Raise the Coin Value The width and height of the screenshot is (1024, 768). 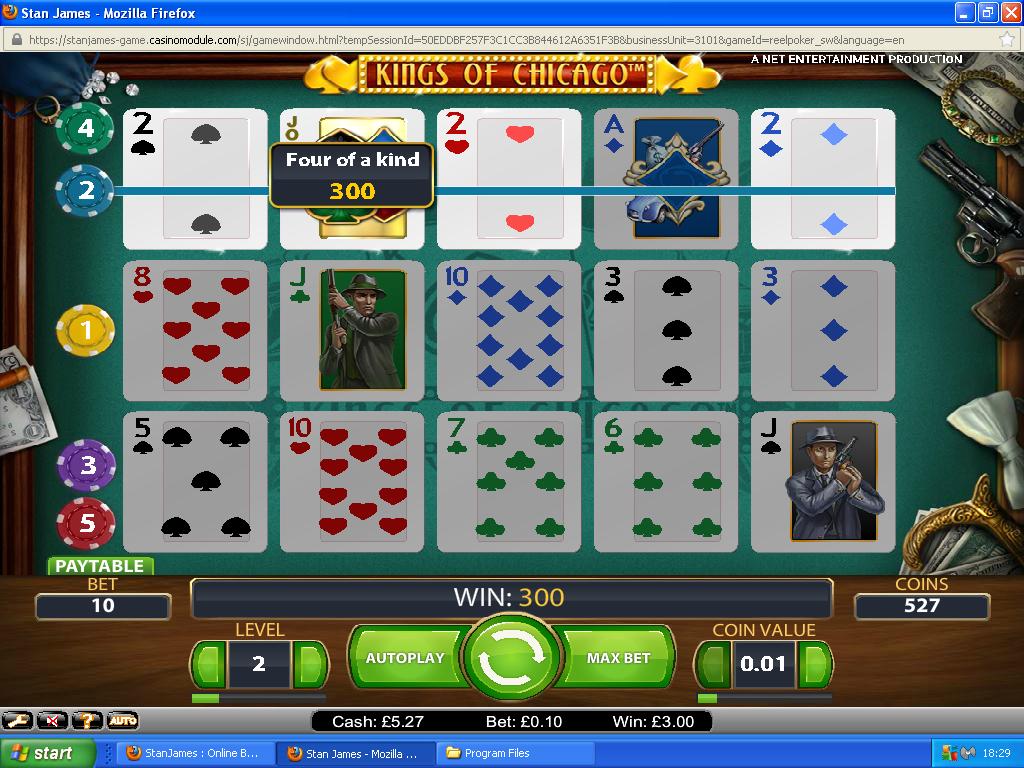tap(815, 663)
